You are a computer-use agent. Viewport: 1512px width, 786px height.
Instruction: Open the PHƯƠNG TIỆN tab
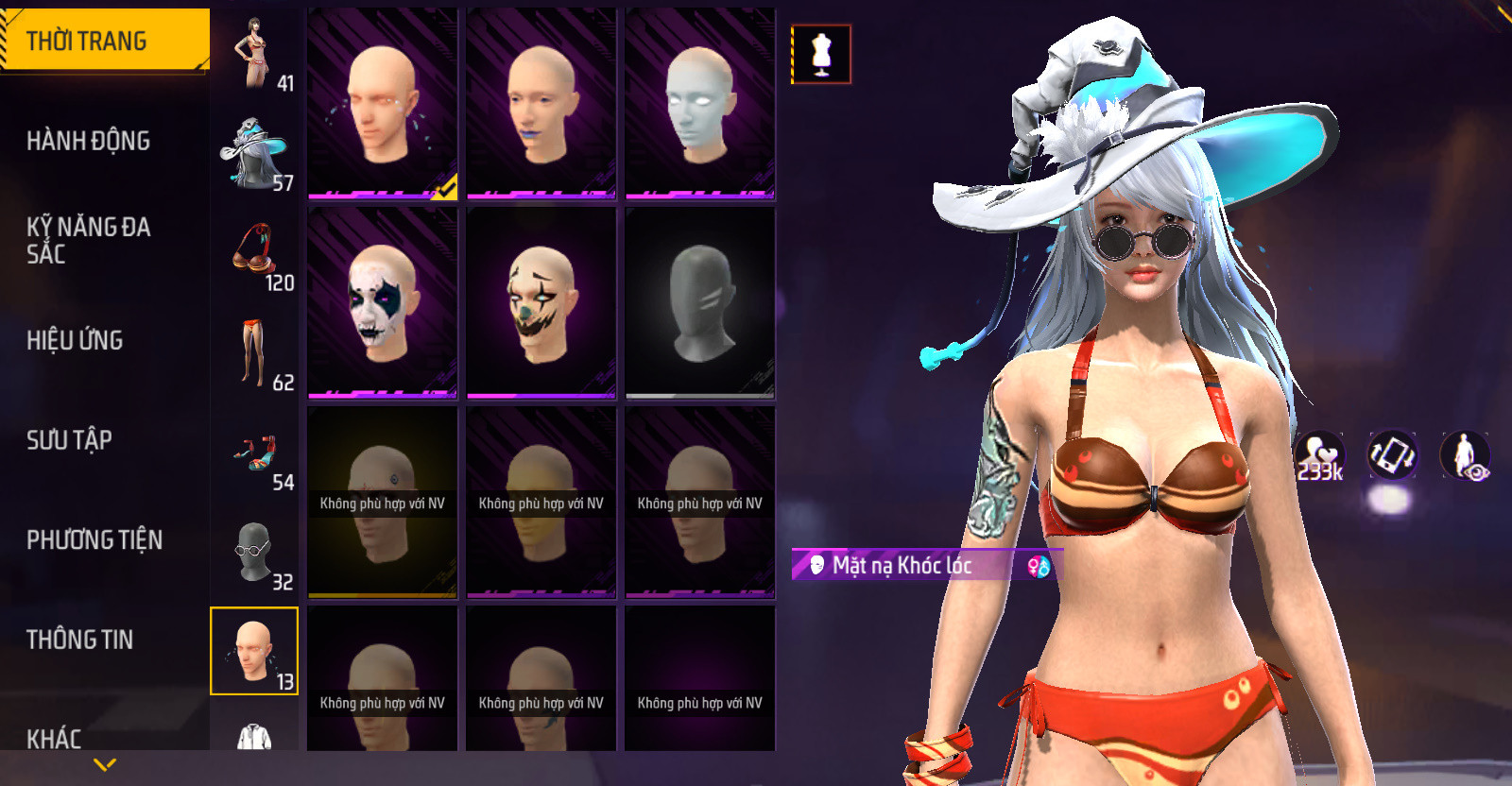pyautogui.click(x=94, y=539)
